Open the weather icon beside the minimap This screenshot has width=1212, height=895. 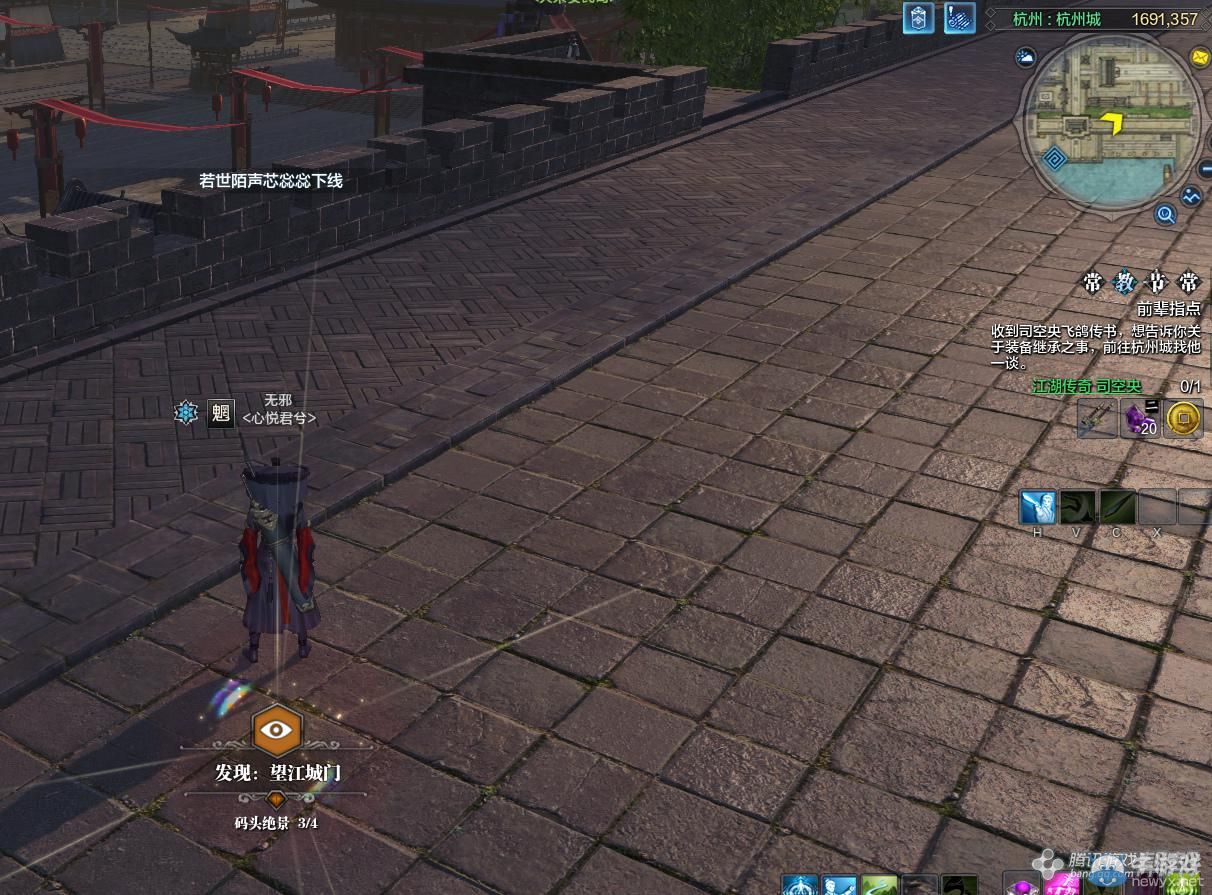click(x=1024, y=58)
